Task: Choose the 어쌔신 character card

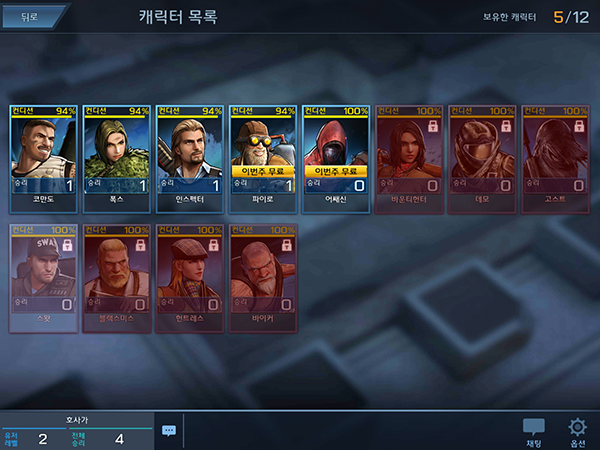Action: (337, 158)
